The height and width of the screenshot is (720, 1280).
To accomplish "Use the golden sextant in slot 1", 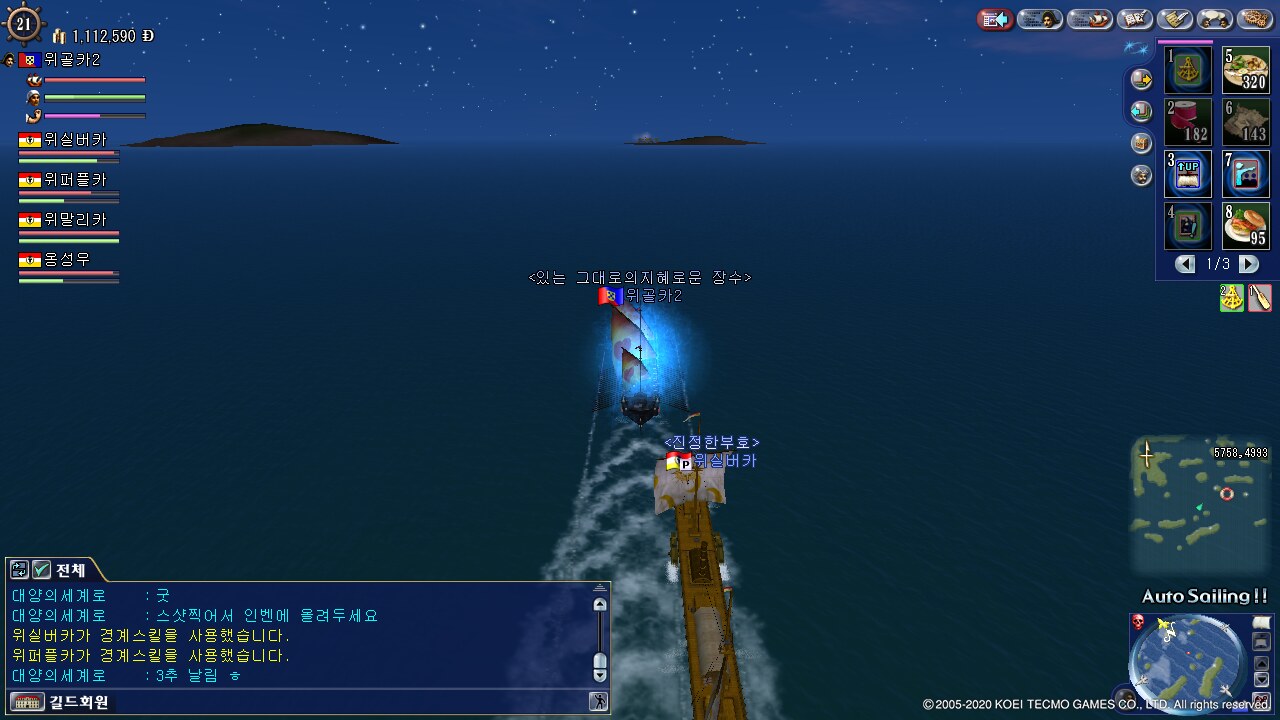I will click(x=1189, y=70).
